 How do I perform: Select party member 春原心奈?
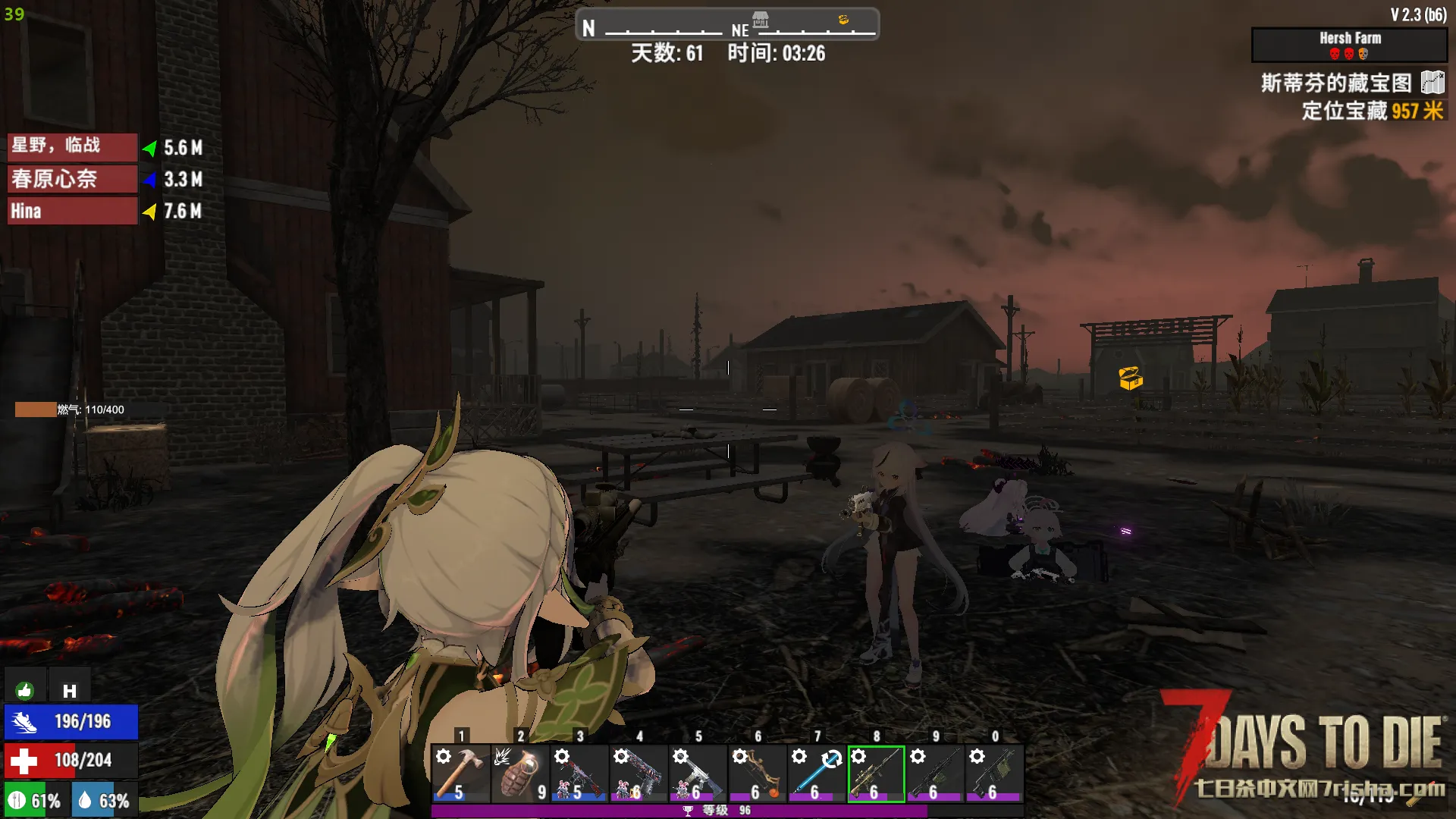click(72, 179)
